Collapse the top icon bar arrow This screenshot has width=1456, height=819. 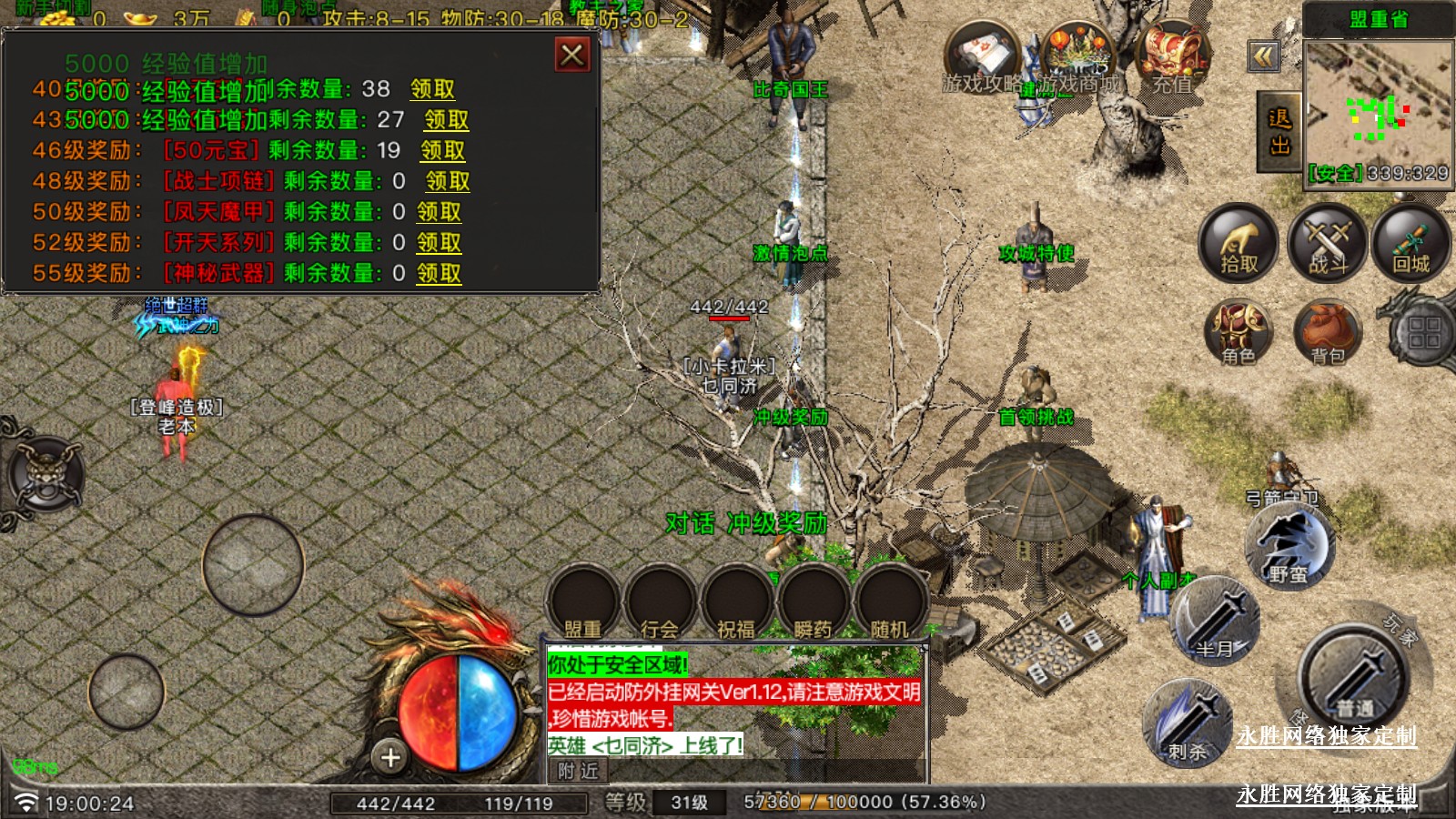click(x=1263, y=57)
